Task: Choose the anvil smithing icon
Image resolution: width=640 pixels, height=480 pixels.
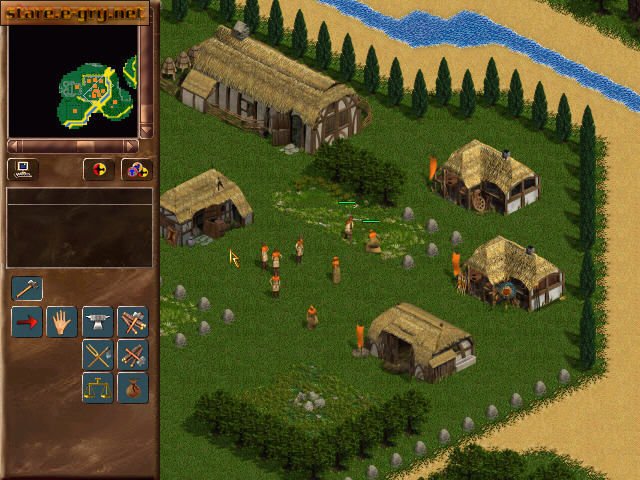Action: point(98,322)
